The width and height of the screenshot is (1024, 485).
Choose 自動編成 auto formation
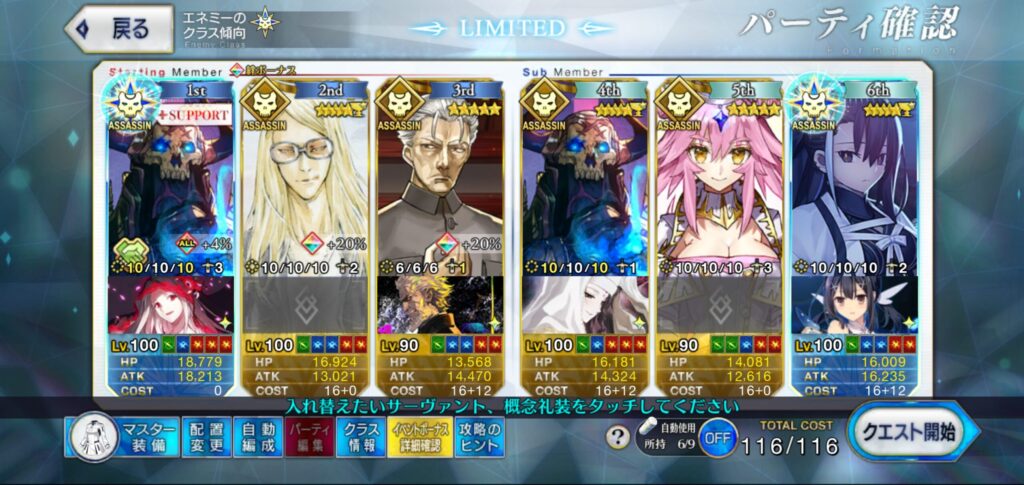(x=259, y=437)
